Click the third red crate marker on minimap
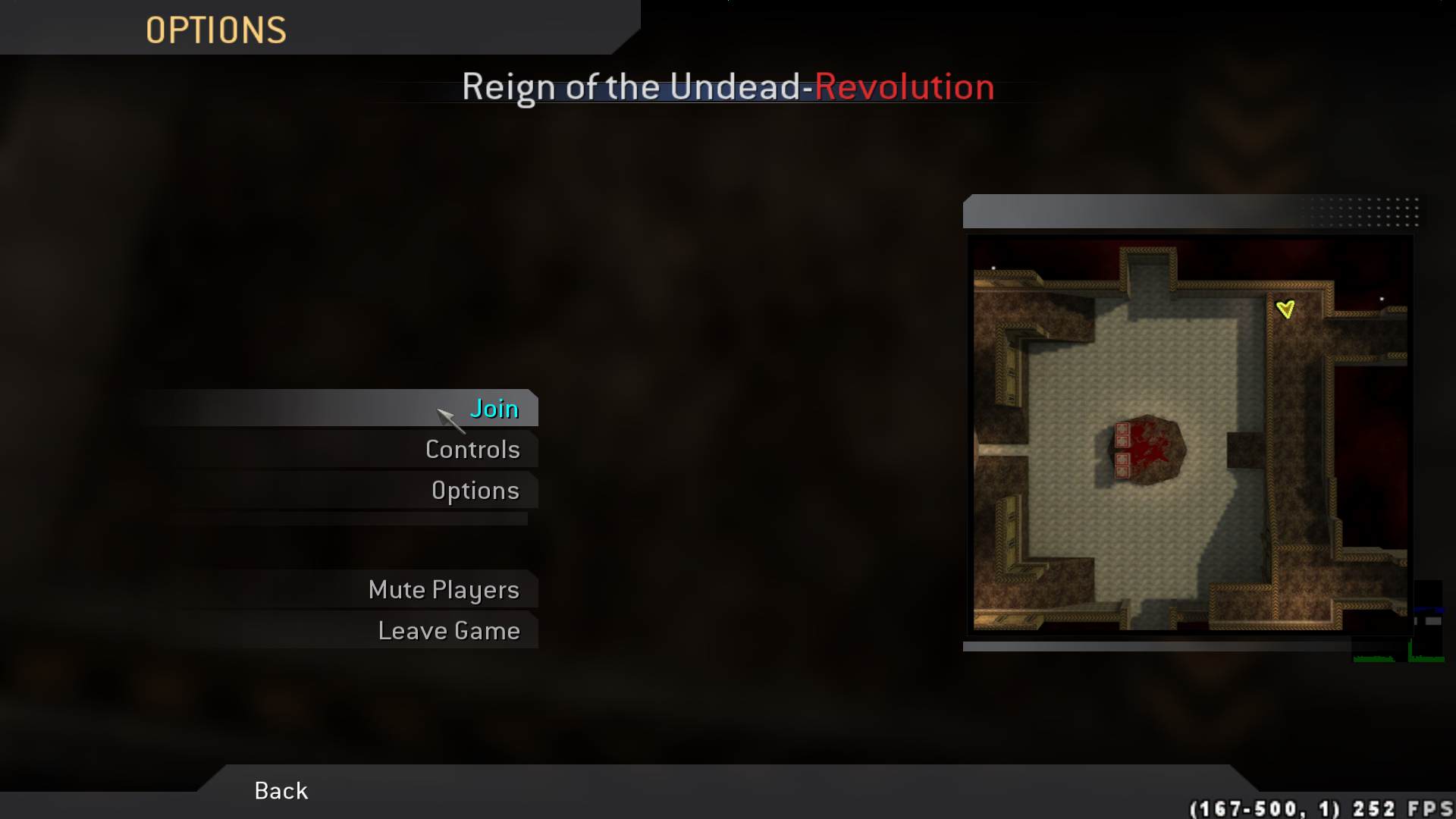This screenshot has height=819, width=1456. pos(1122,459)
